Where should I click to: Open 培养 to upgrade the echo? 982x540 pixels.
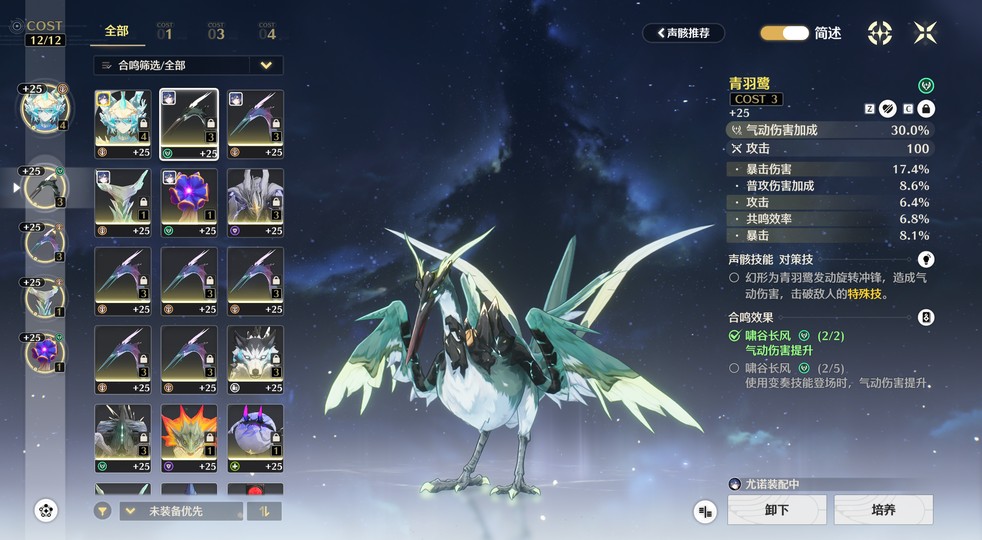[883, 510]
